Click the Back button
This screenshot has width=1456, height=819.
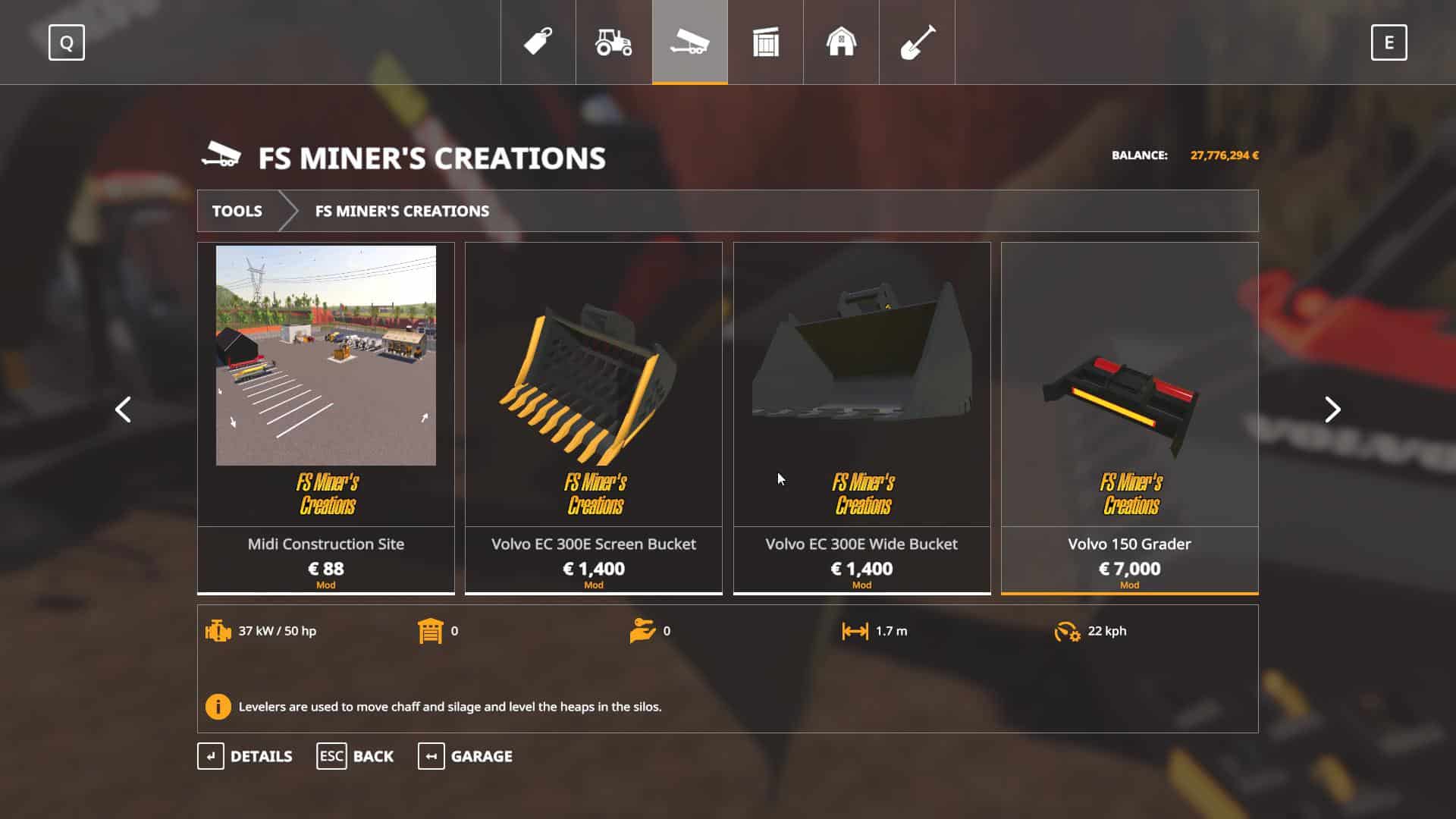355,756
